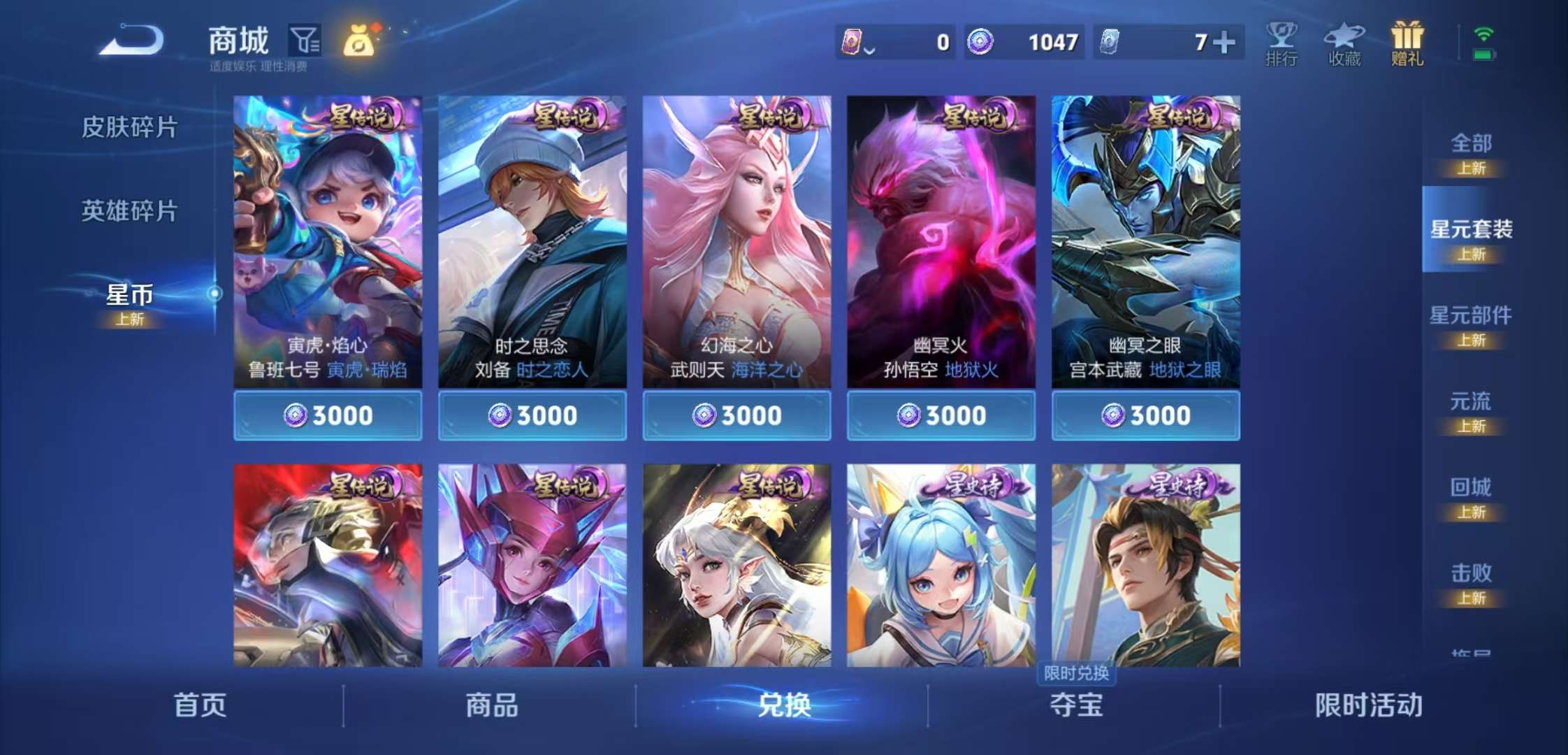View the 武则天 幻海之心 skin card
This screenshot has width=1568, height=755.
tap(736, 238)
